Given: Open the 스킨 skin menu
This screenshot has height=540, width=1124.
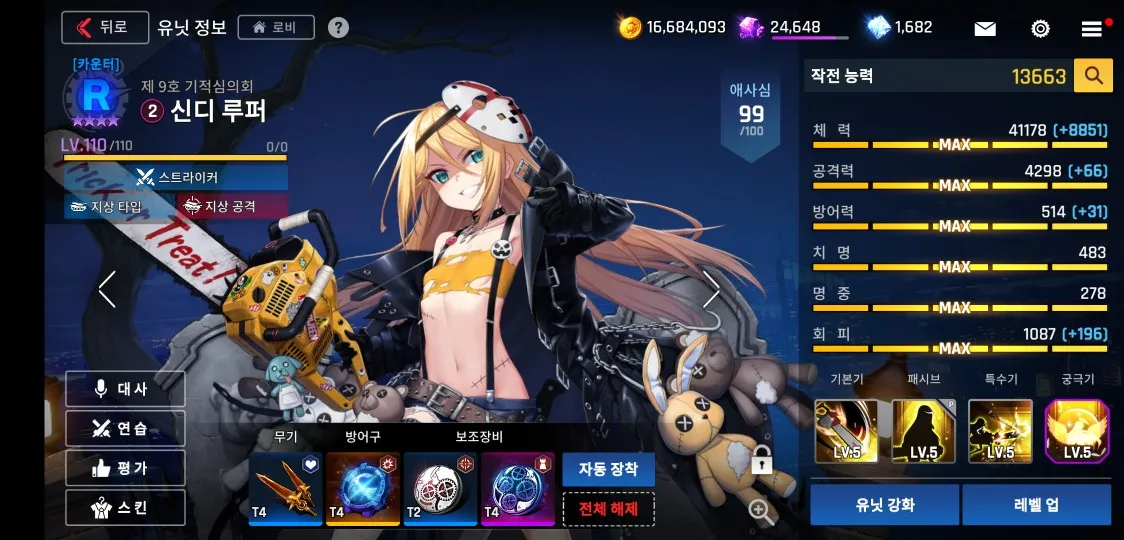Looking at the screenshot, I should (x=125, y=507).
